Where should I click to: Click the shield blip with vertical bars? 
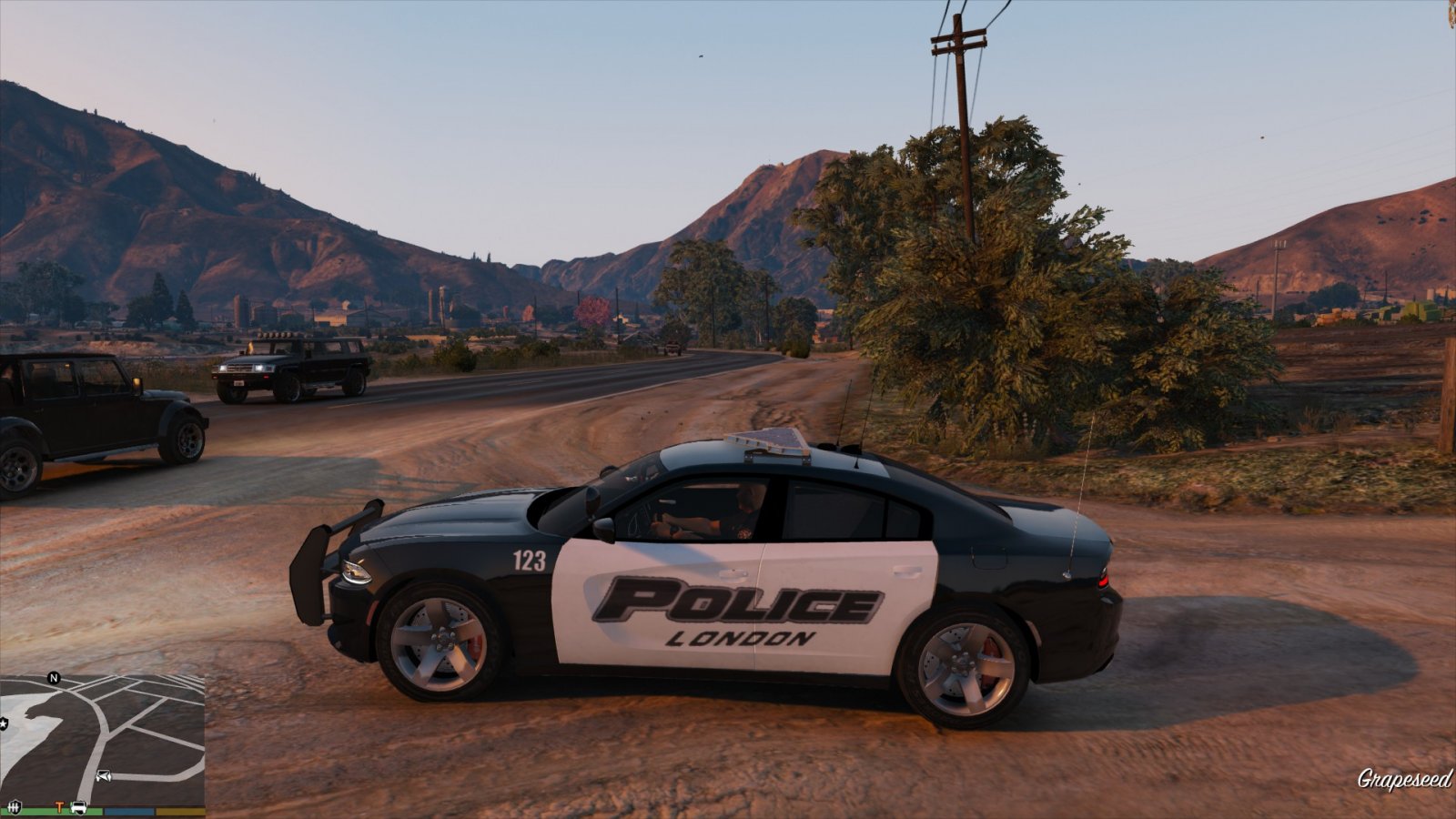(x=14, y=806)
